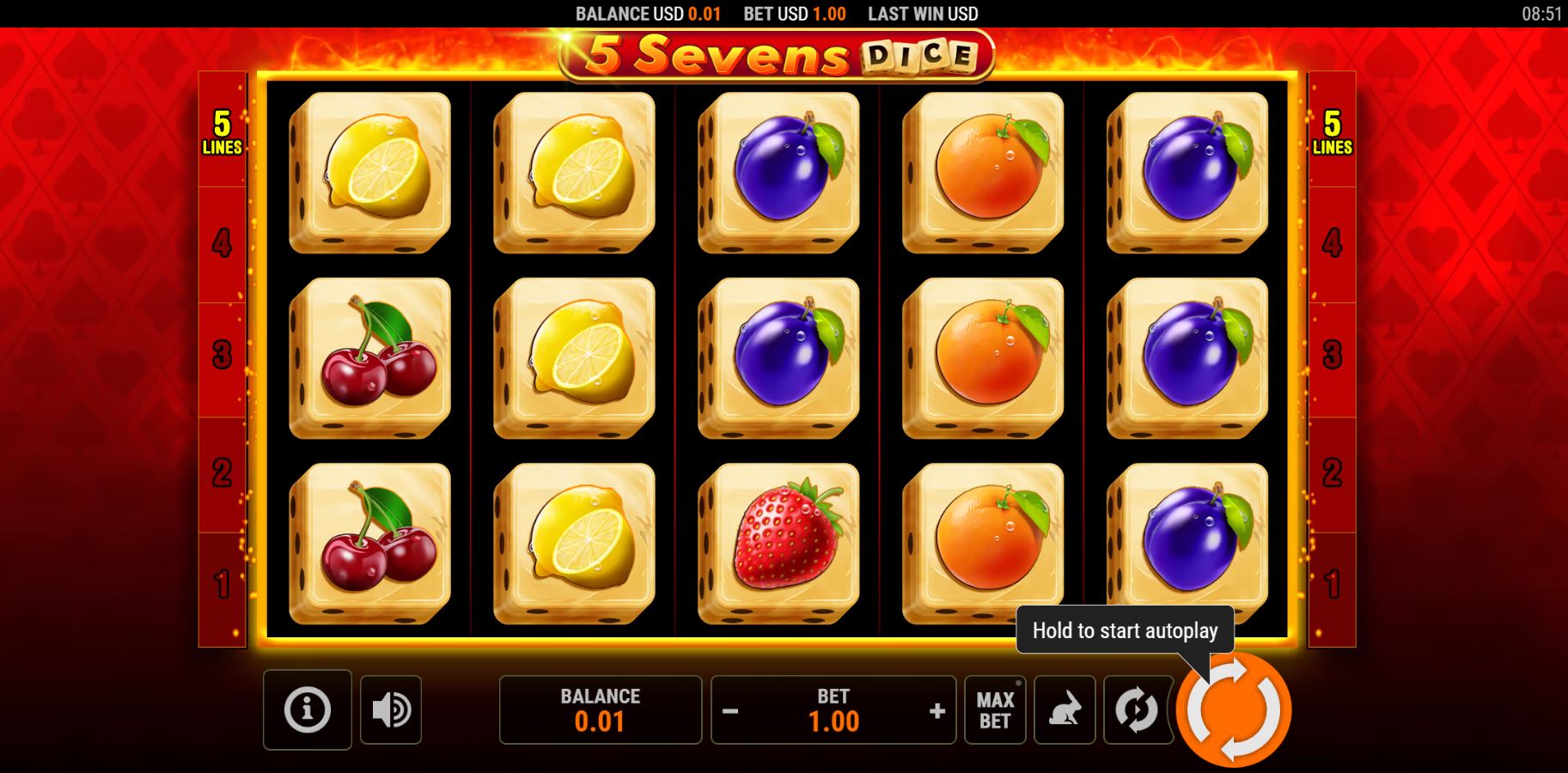Increase bet with the plus control

935,710
